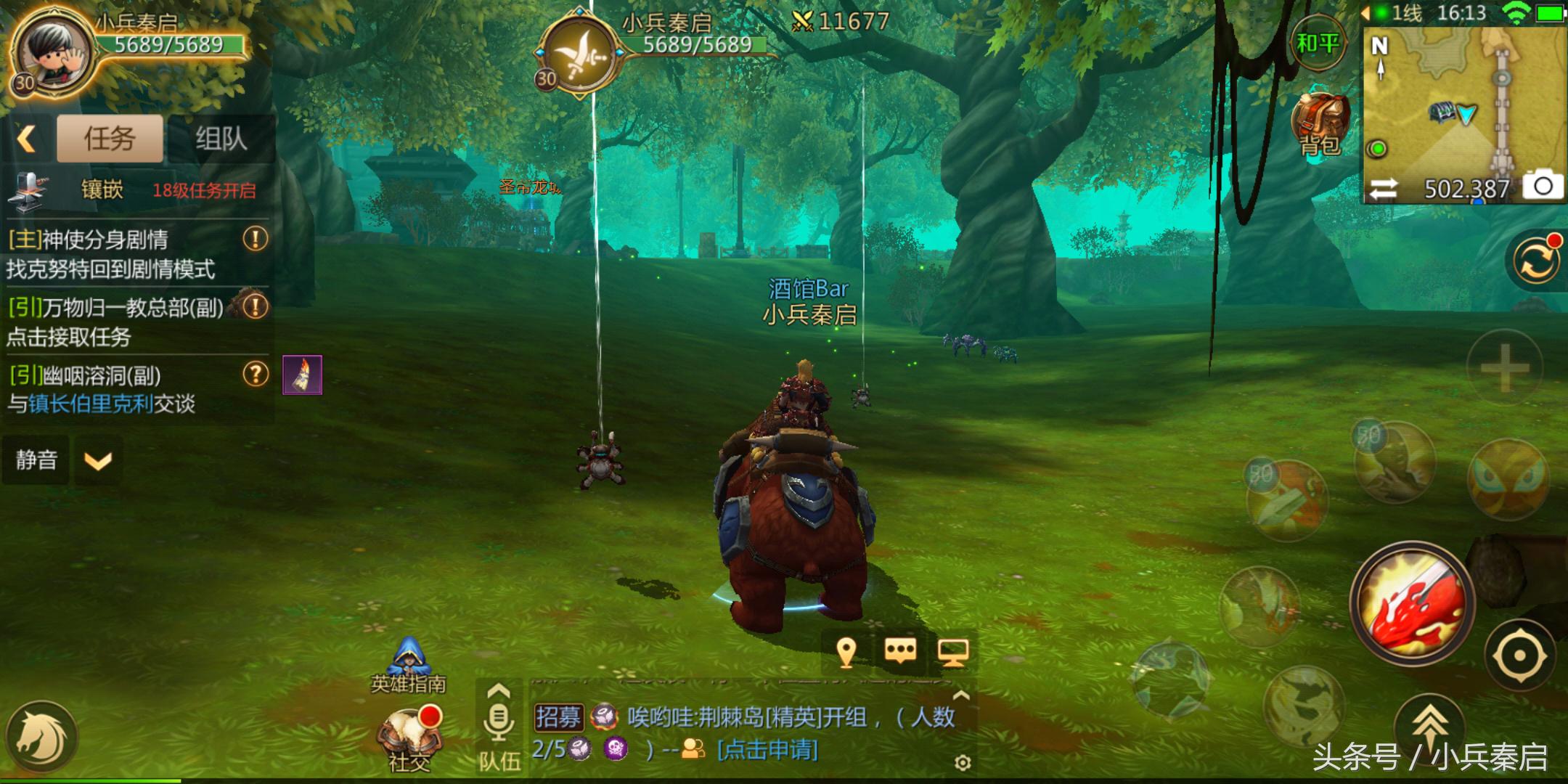Use the red slash main attack
This screenshot has height=784, width=1568.
pyautogui.click(x=1412, y=604)
